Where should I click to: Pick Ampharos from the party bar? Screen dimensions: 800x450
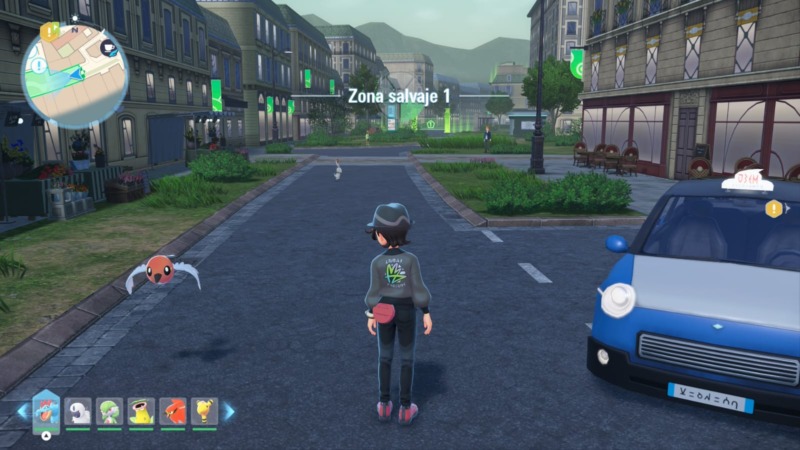tap(204, 410)
